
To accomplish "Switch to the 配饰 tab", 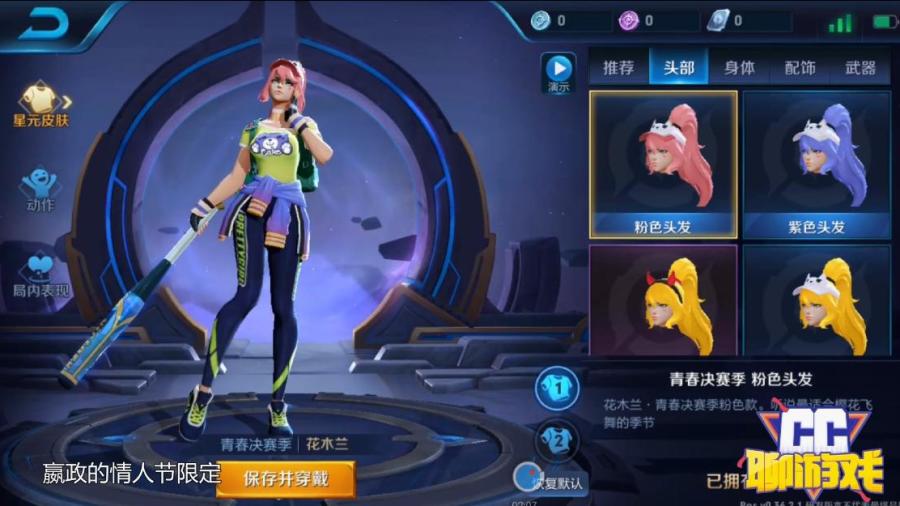I will pyautogui.click(x=799, y=68).
